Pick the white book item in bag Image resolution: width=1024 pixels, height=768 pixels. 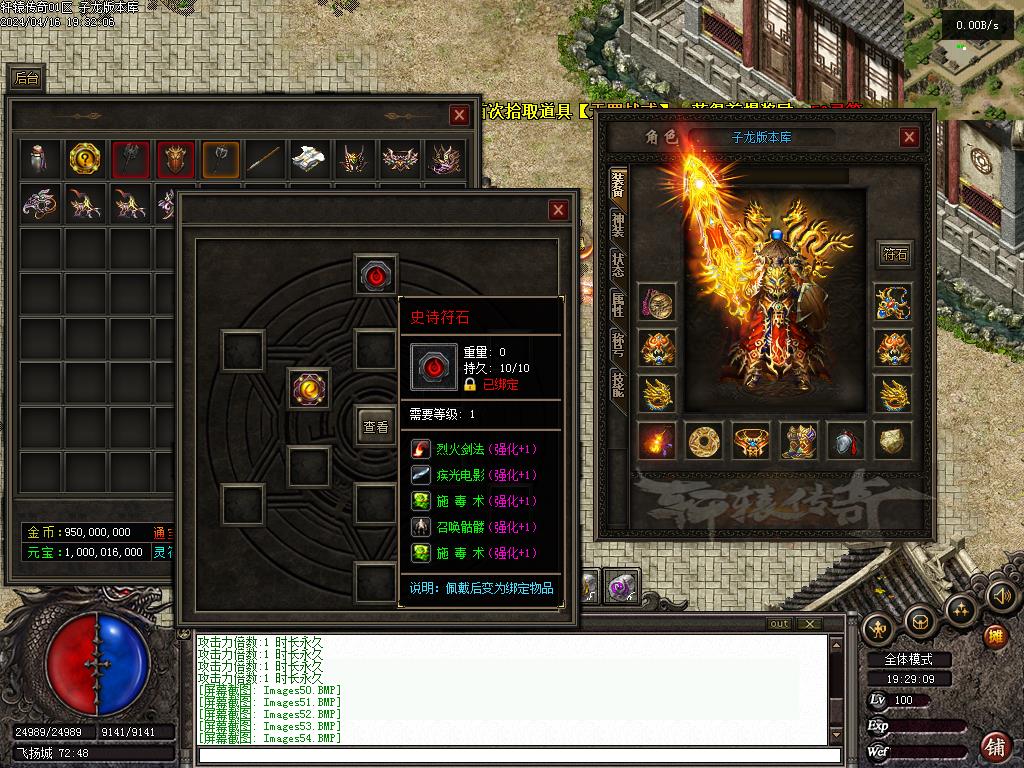tap(311, 158)
